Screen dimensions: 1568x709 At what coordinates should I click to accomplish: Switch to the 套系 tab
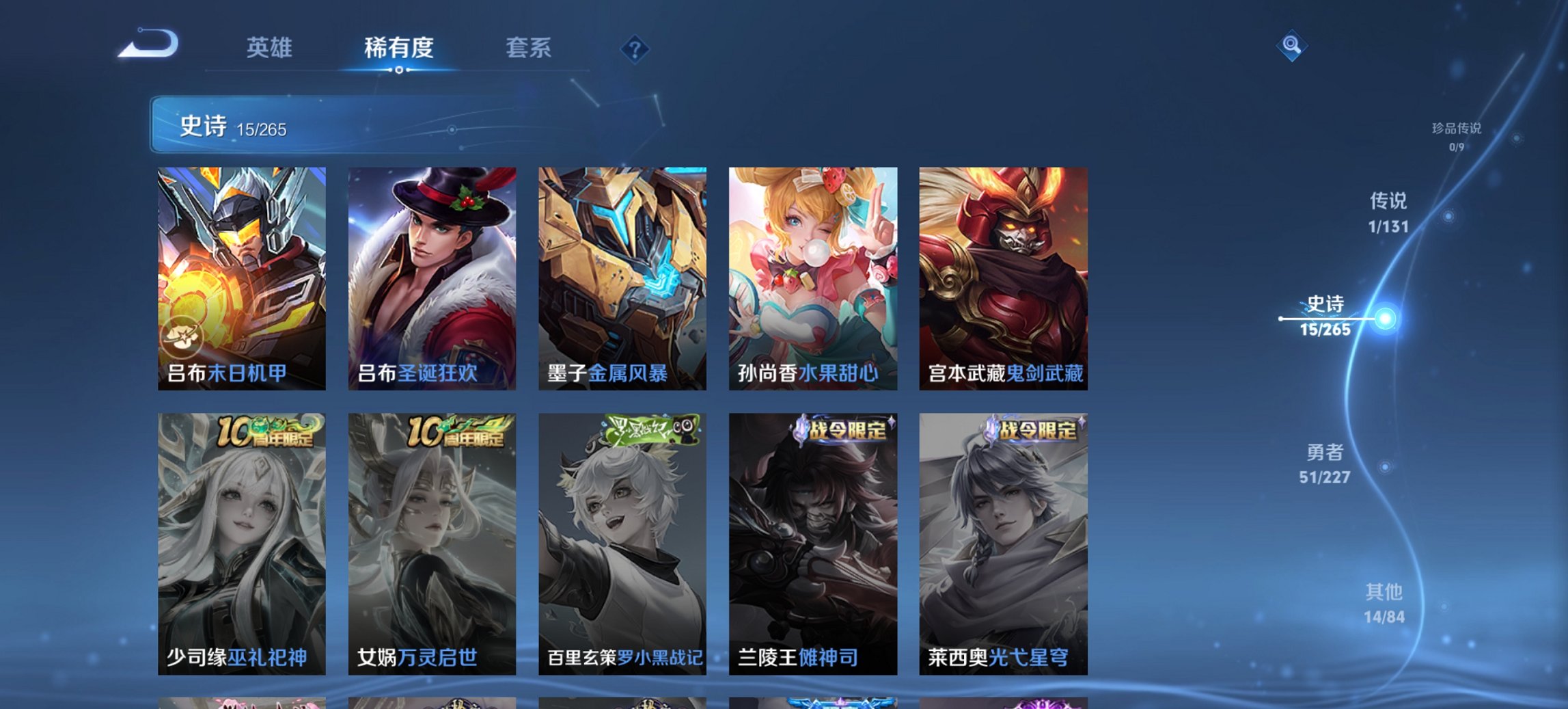(529, 48)
